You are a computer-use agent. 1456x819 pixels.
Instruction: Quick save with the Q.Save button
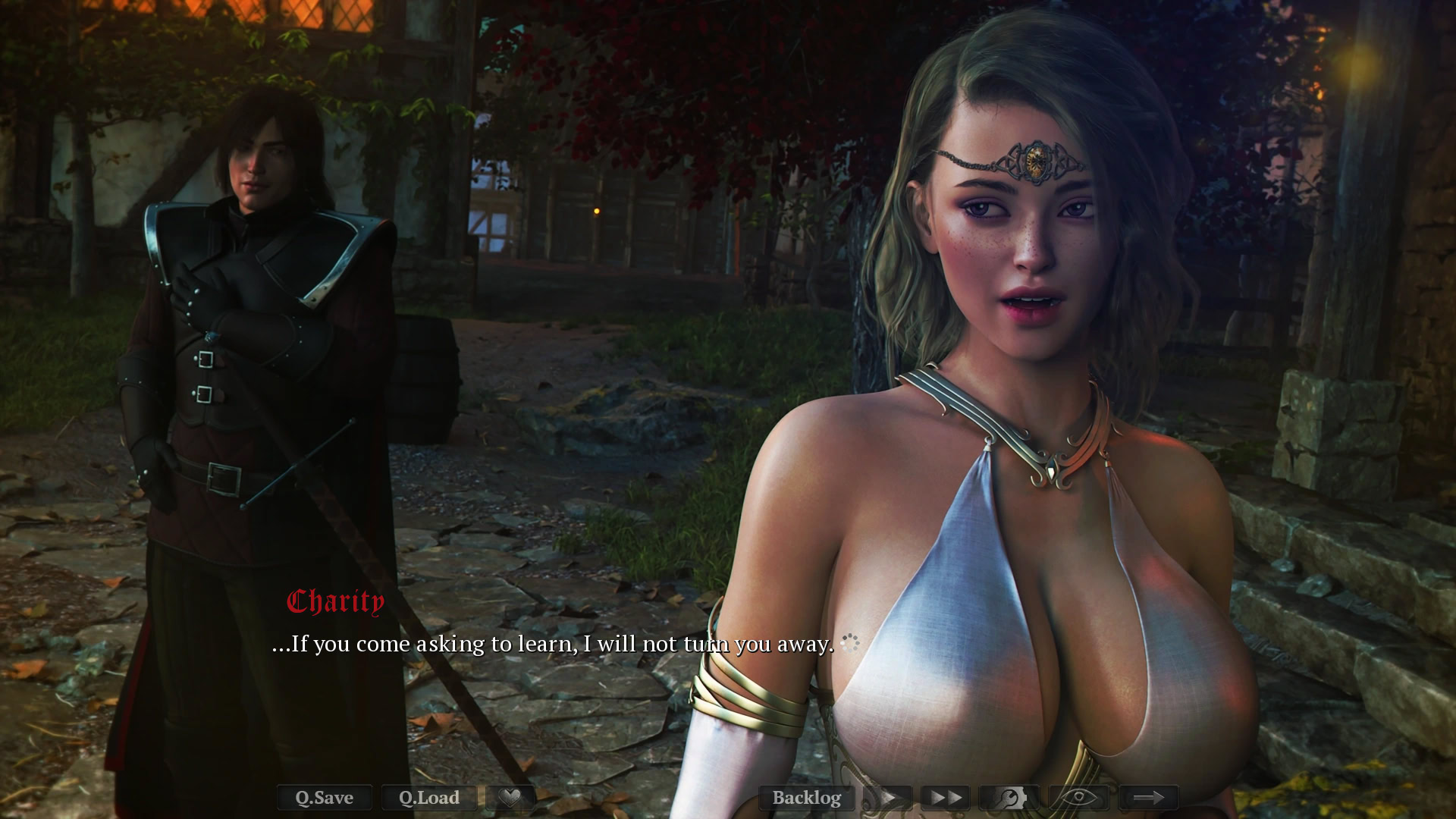[325, 798]
